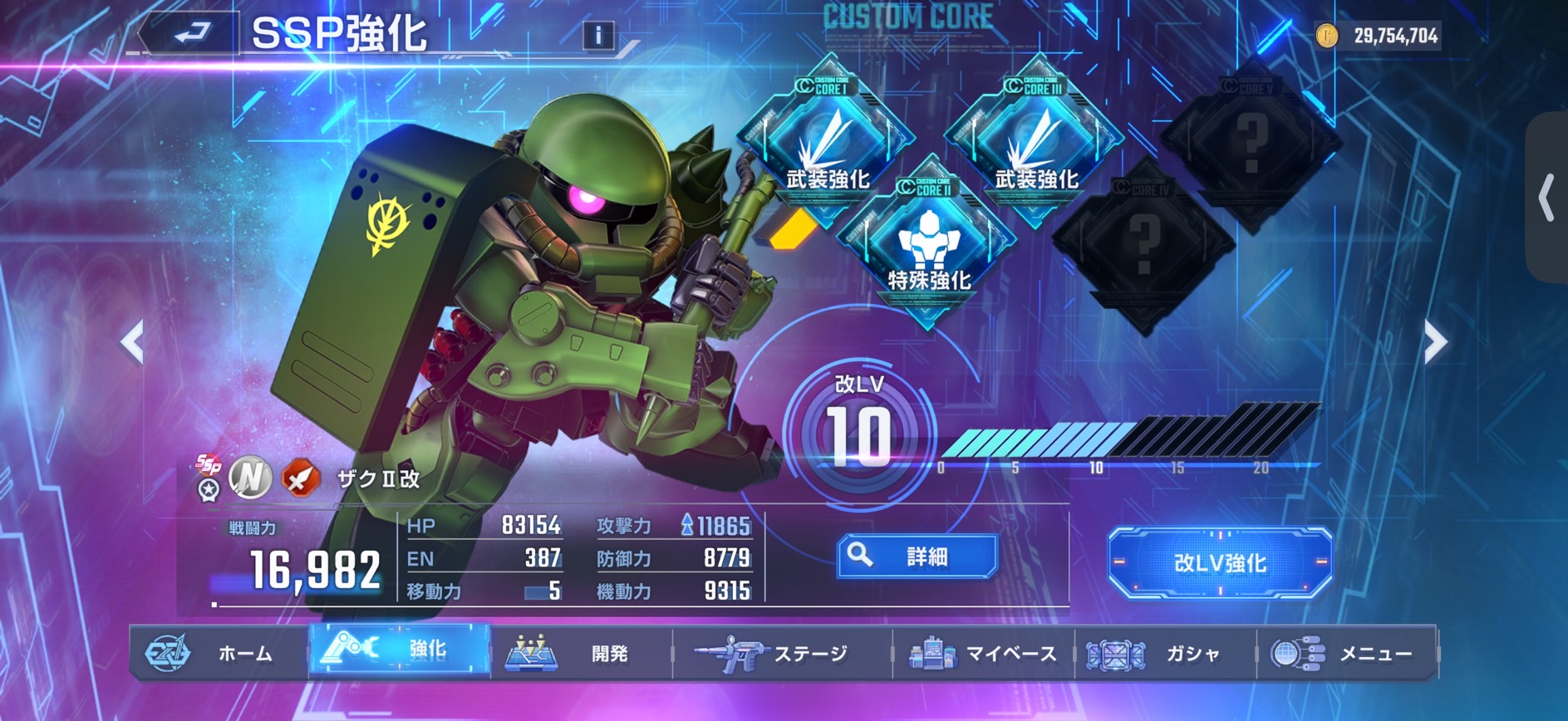Screen dimensions: 1568x721
Task: Switch to the 強化 bottom tab
Action: click(400, 650)
